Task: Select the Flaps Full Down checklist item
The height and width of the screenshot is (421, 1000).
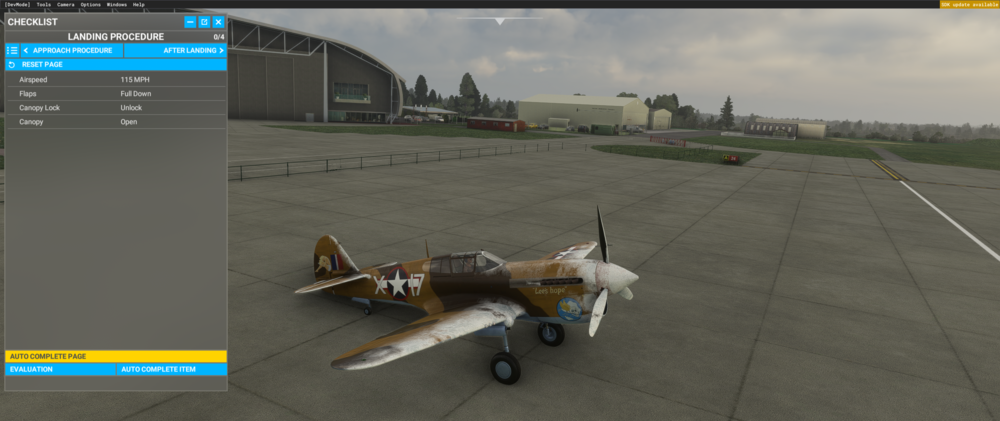Action: coord(115,93)
